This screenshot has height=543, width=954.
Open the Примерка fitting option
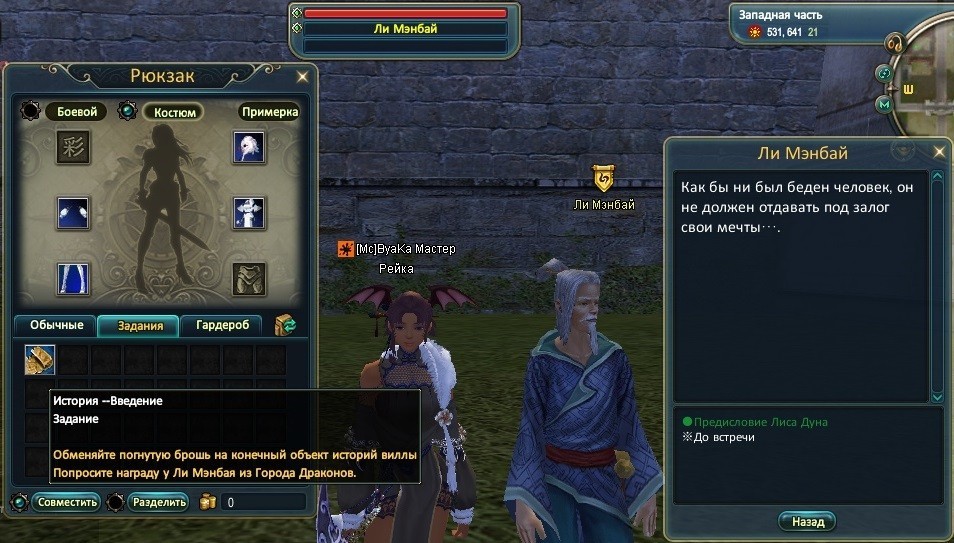268,111
